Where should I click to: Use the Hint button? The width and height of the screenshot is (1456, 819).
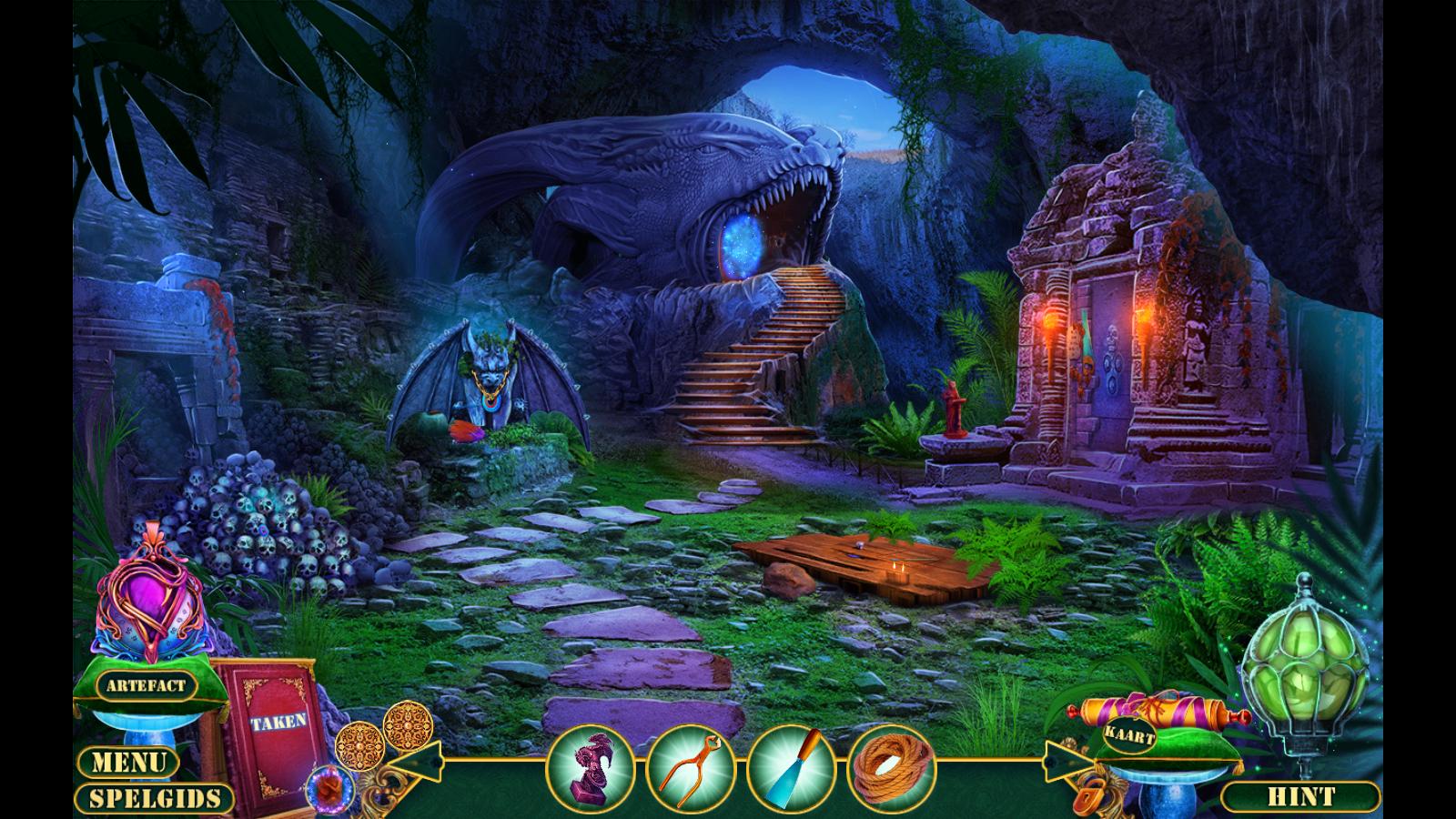(1299, 798)
